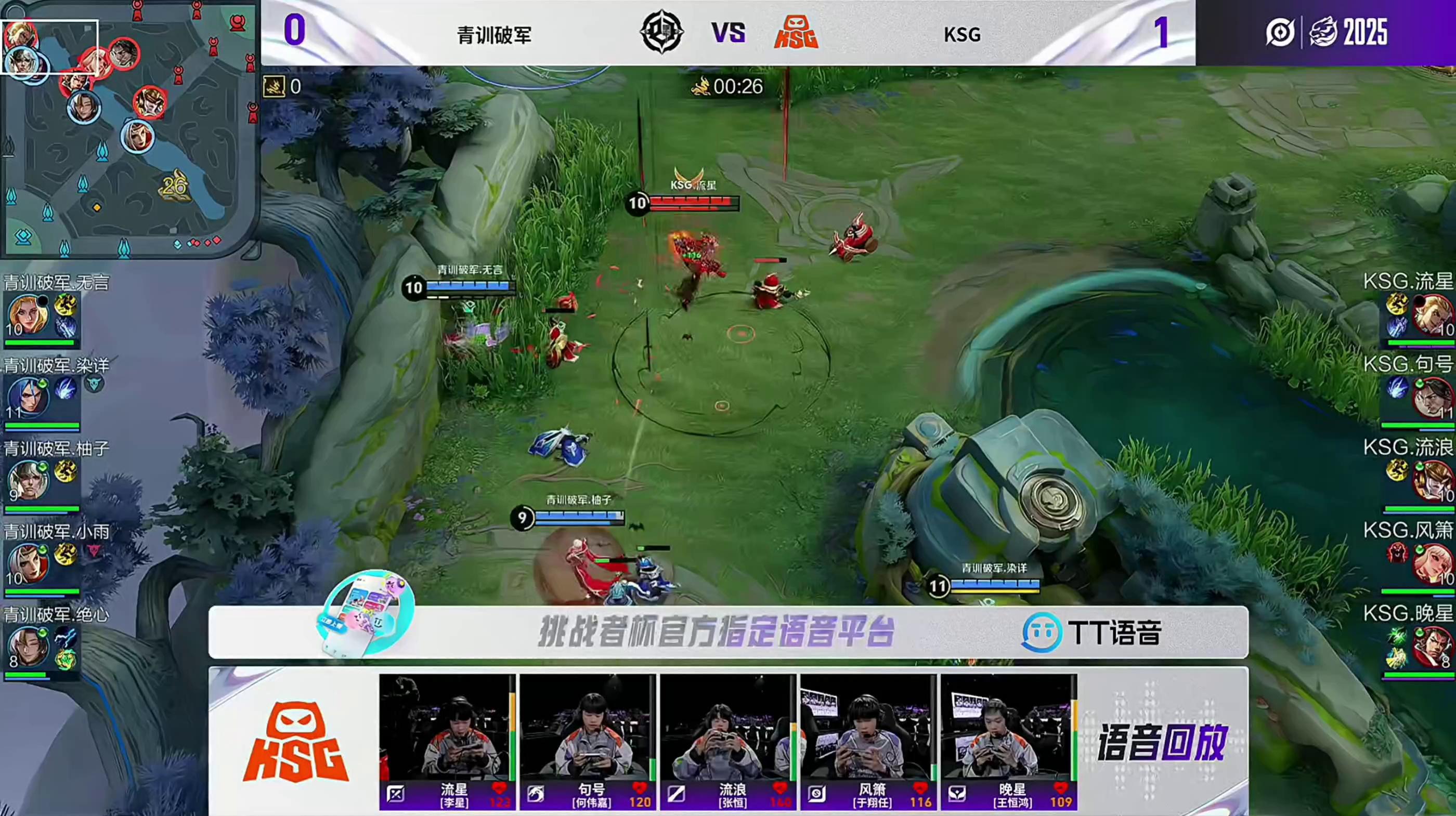
Task: Choose KSG.流星 hero portrait in sidebar
Action: (x=1431, y=314)
